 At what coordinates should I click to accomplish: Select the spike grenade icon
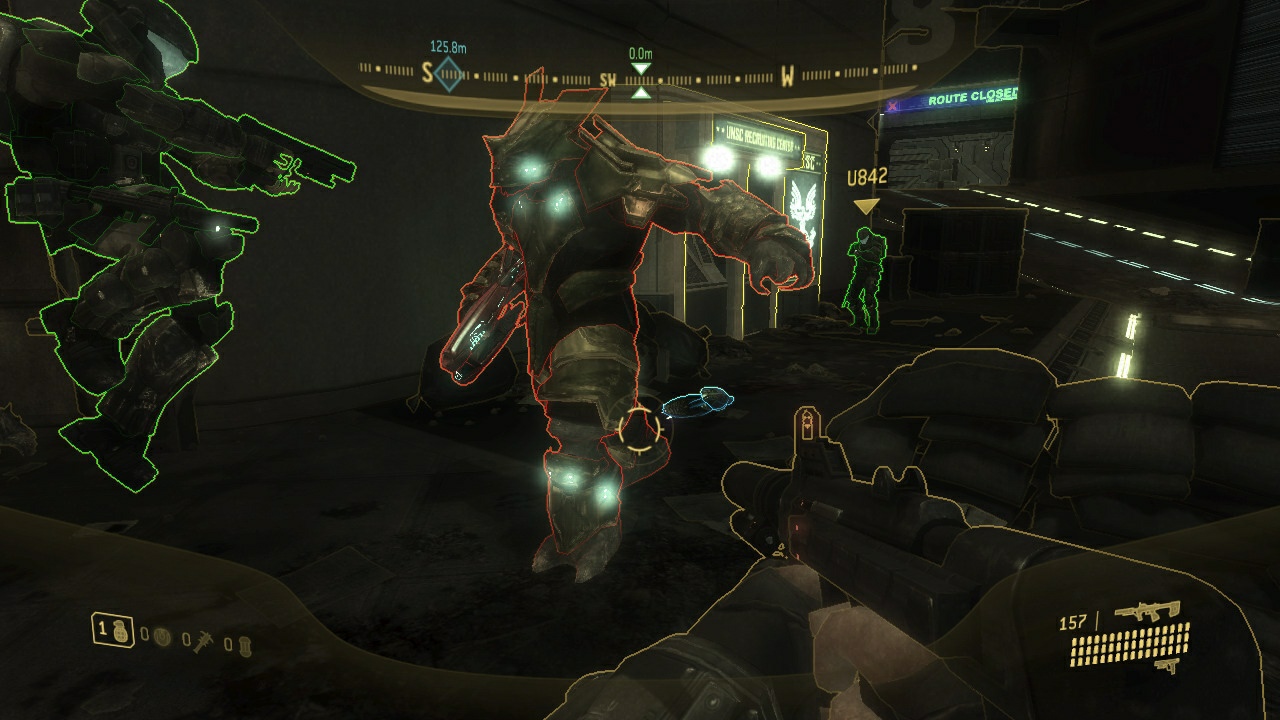pyautogui.click(x=203, y=643)
